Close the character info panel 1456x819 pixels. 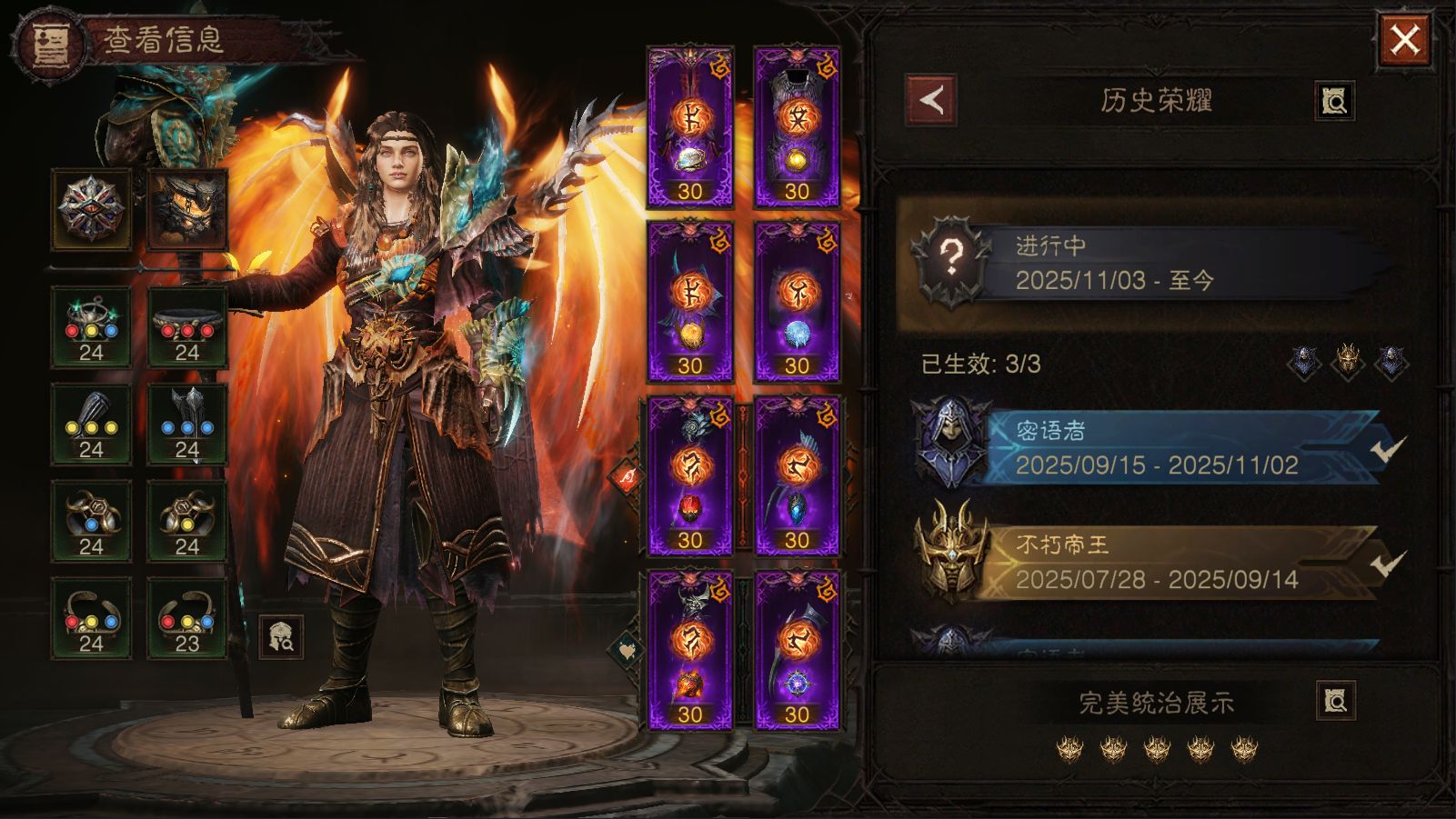(1404, 40)
